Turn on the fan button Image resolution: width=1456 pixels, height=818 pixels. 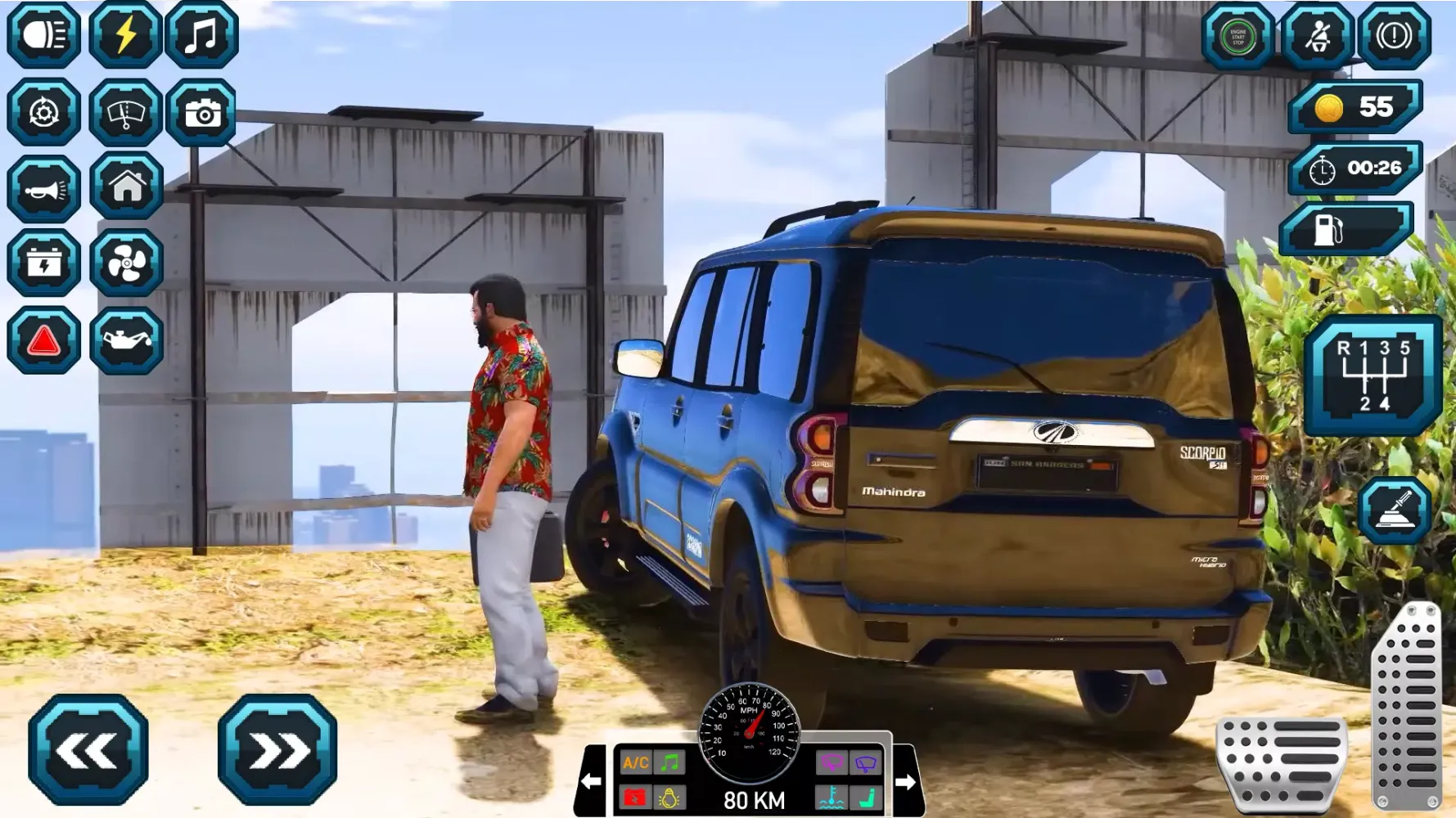[127, 263]
